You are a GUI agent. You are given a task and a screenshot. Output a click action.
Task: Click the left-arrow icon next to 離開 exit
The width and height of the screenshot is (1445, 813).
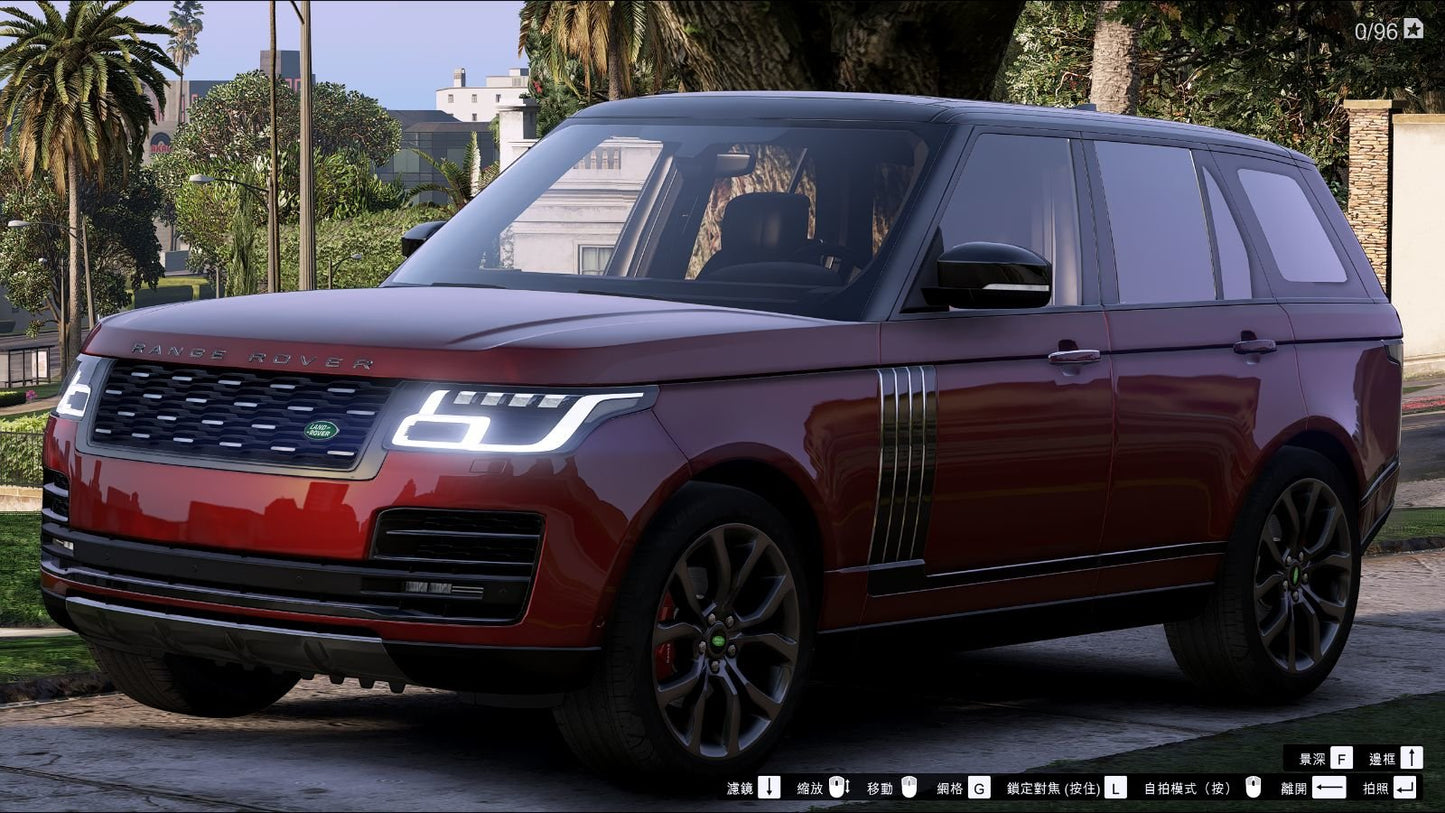pyautogui.click(x=1329, y=788)
